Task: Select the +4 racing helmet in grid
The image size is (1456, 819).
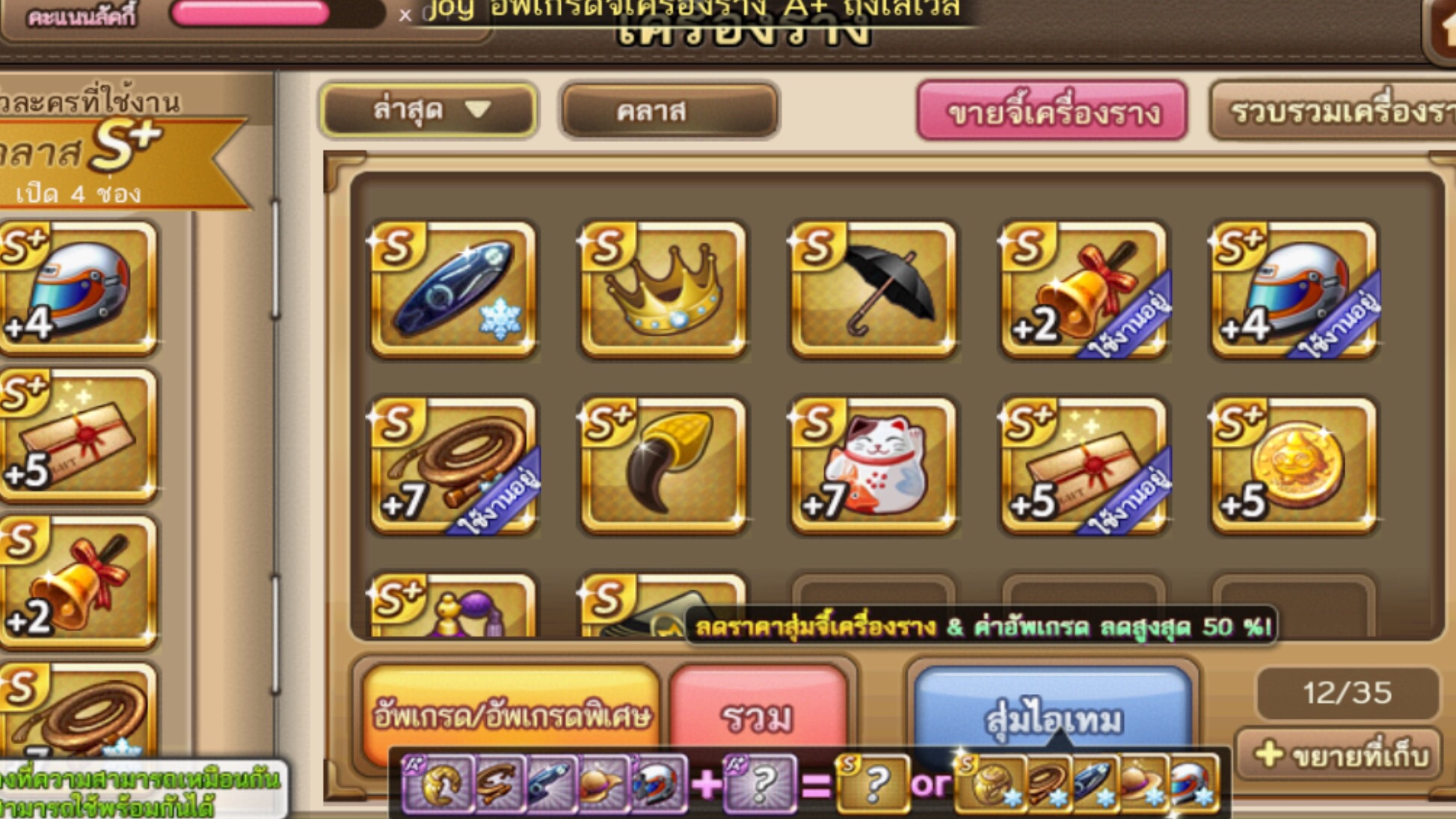Action: coord(1294,289)
